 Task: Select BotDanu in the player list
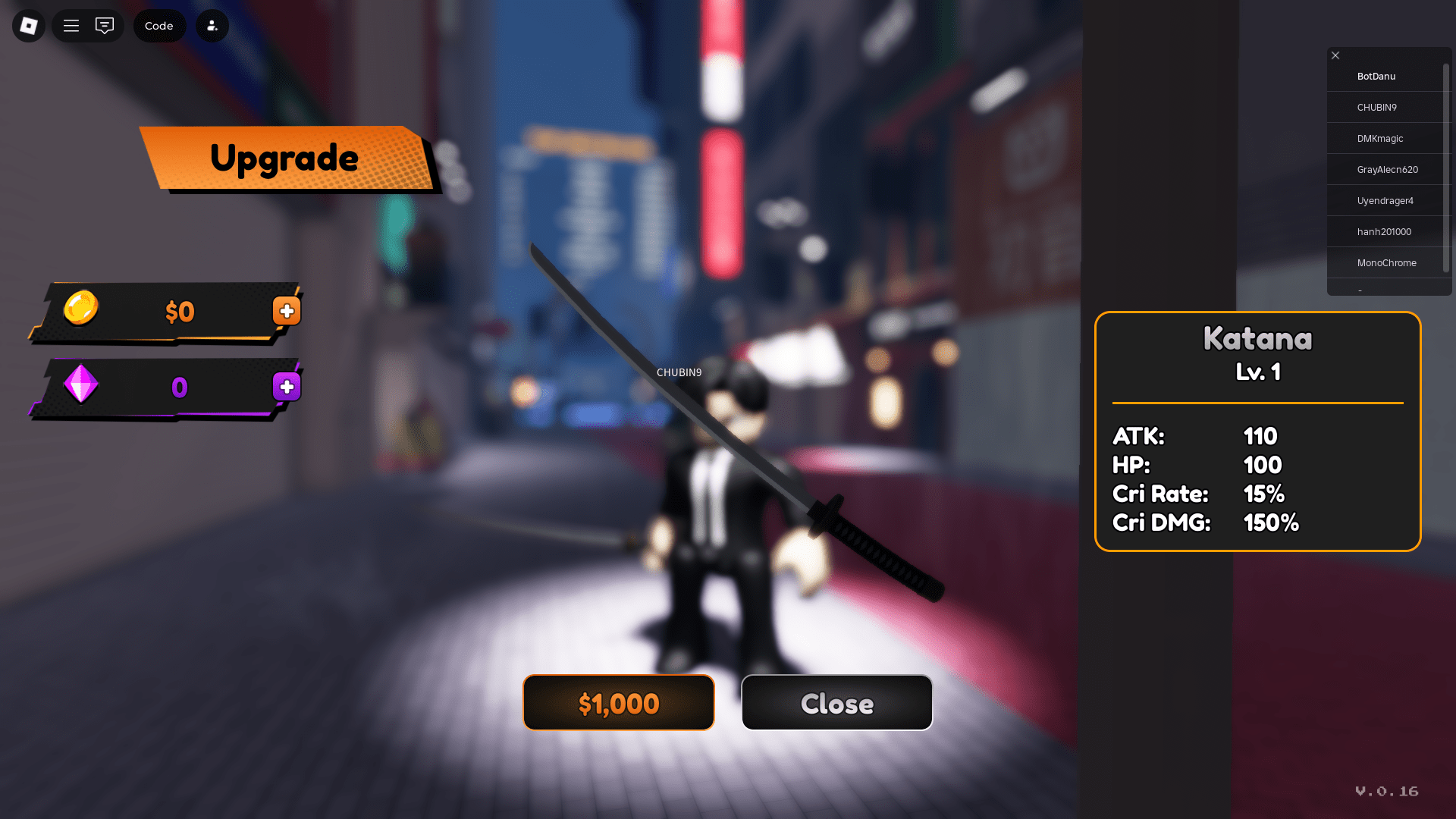click(1376, 76)
